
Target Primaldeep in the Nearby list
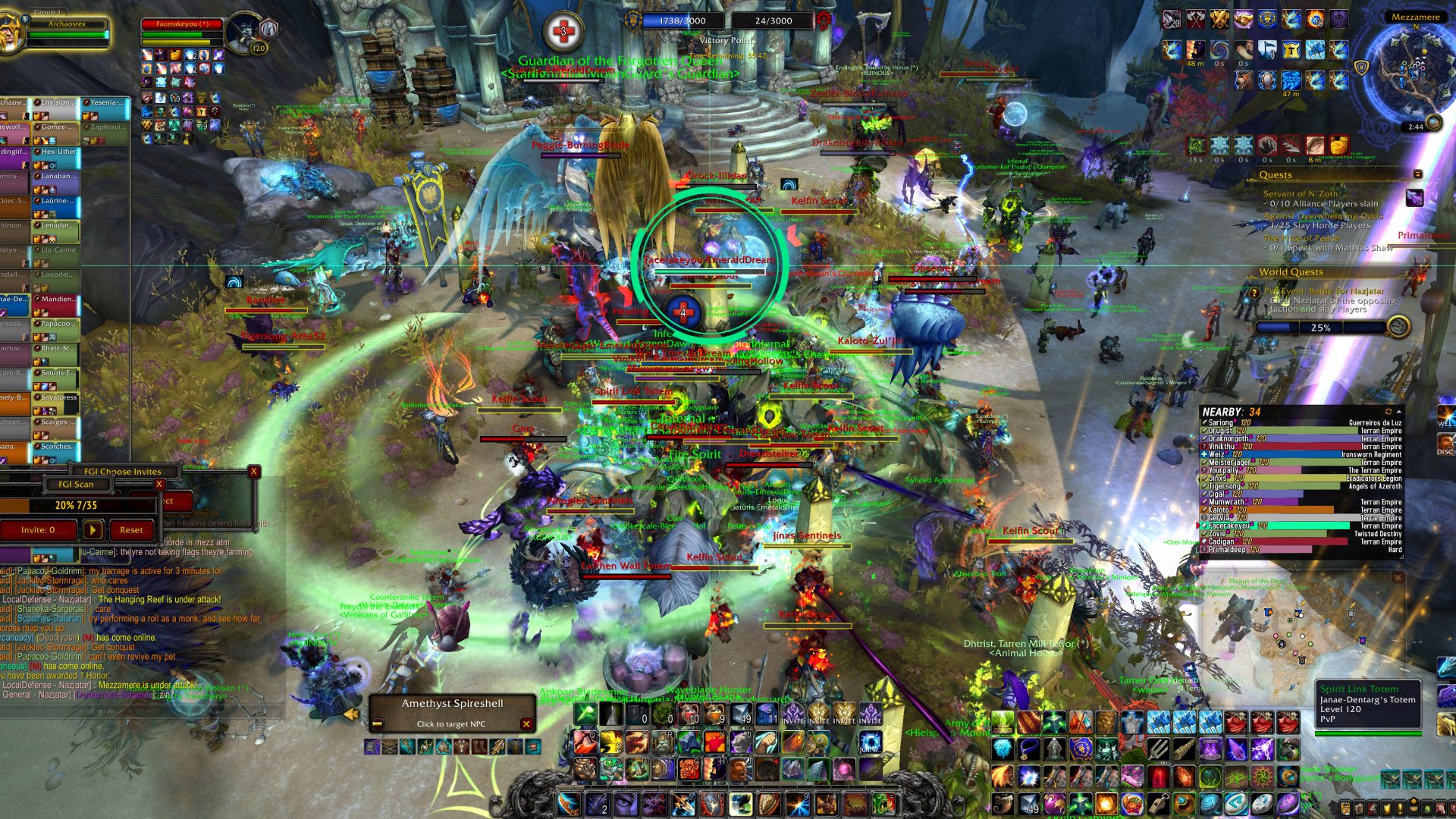[1227, 550]
